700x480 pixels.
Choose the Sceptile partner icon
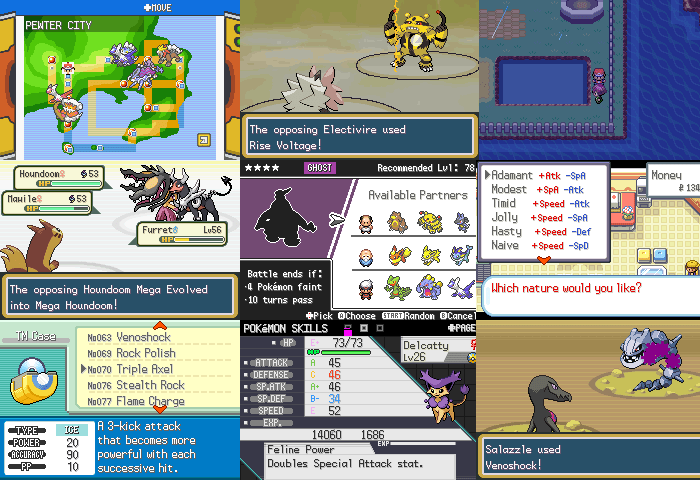coord(399,287)
